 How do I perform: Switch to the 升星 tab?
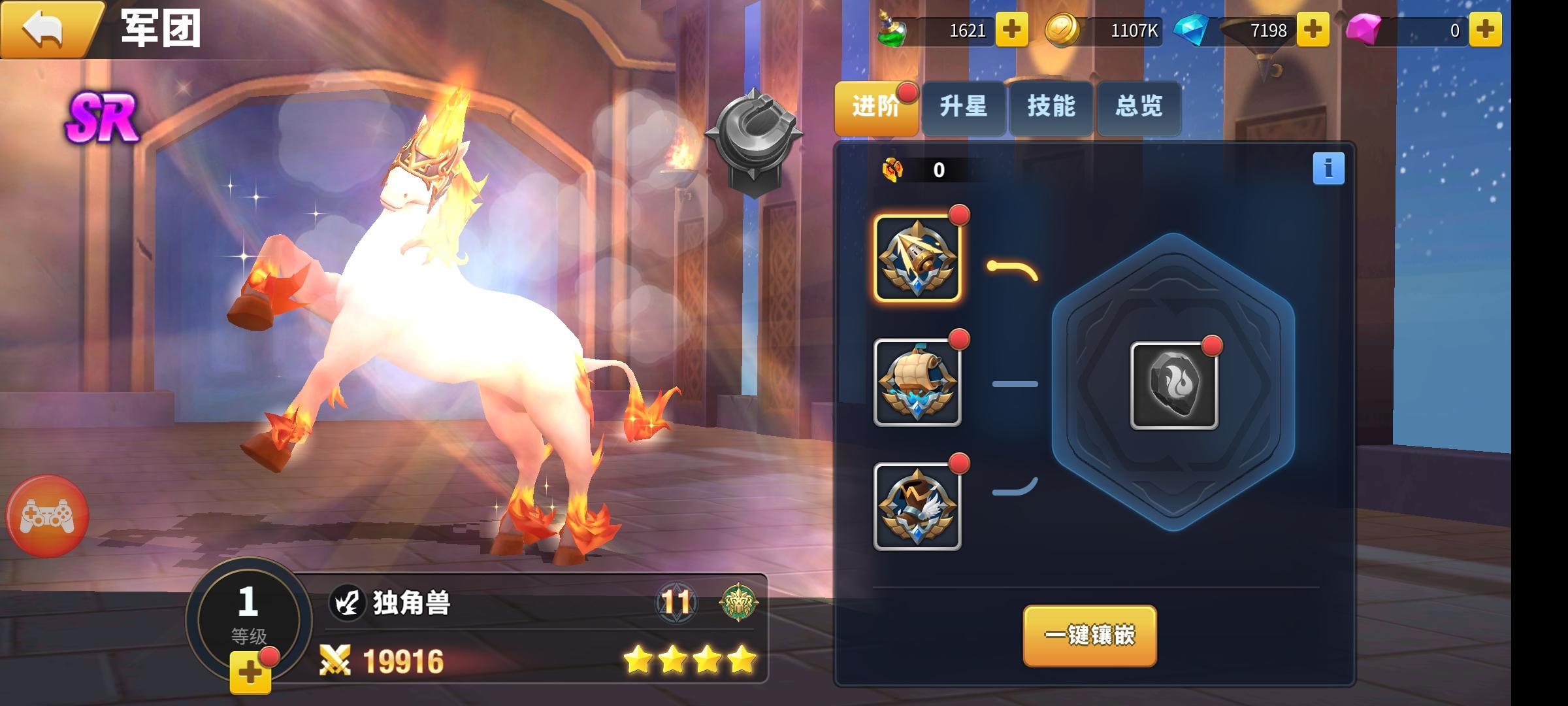coord(963,109)
